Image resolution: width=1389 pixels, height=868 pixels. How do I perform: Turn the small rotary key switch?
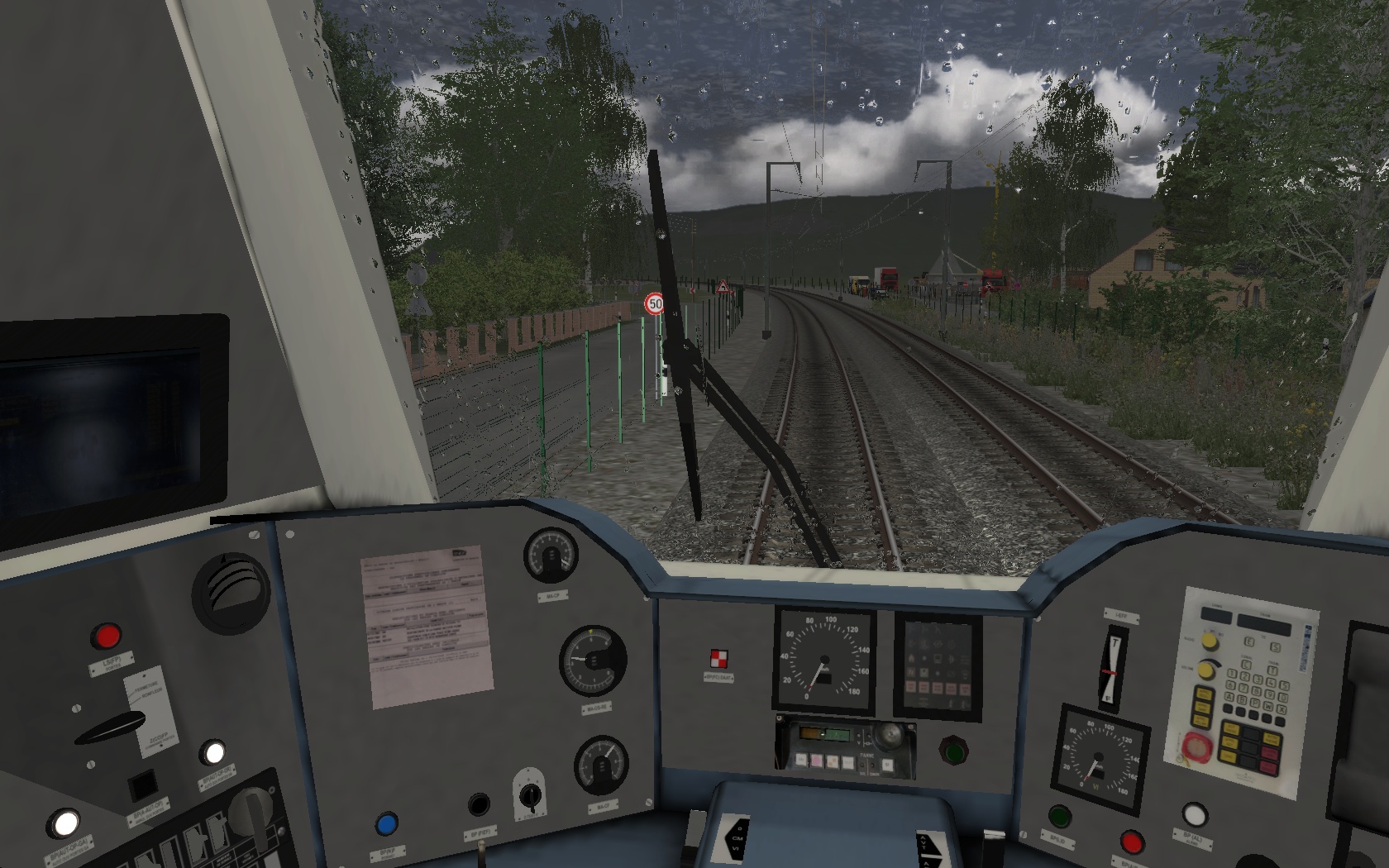point(529,796)
